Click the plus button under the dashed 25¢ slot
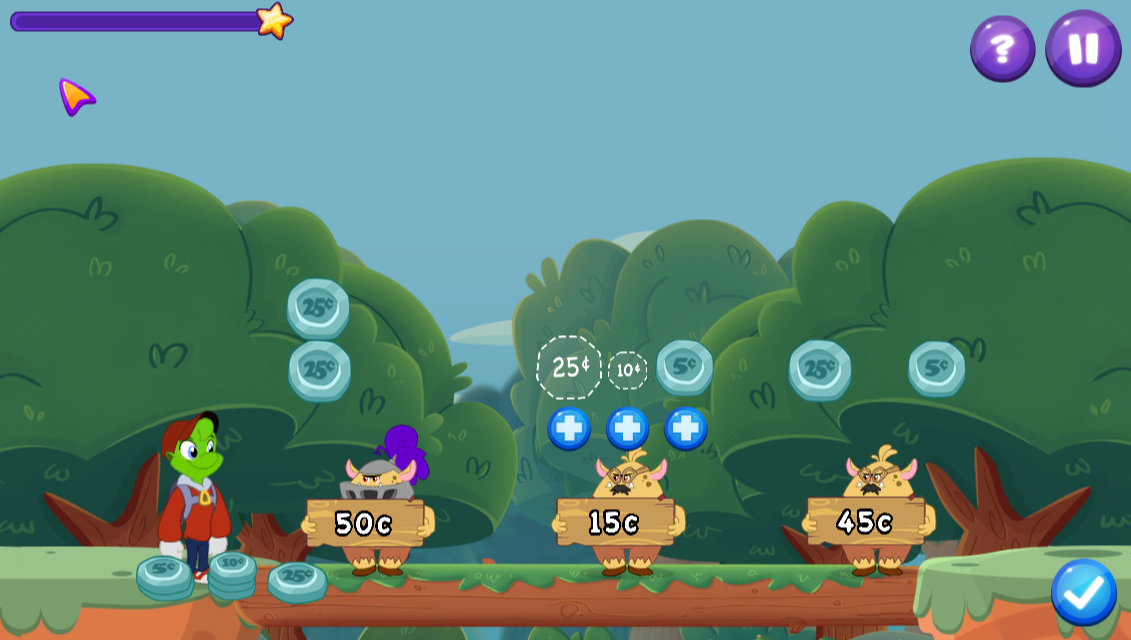This screenshot has width=1131, height=640. pos(569,428)
